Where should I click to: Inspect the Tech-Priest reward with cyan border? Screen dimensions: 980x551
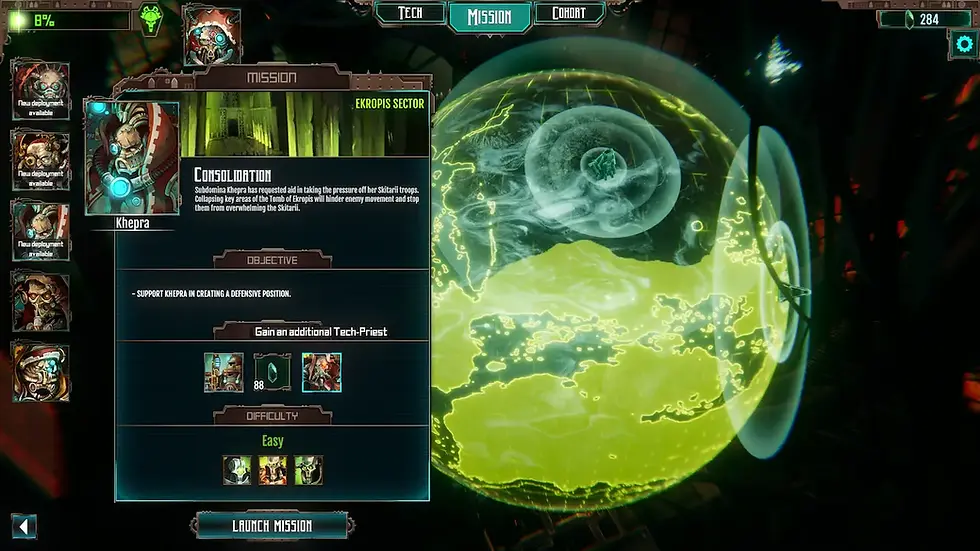coord(321,372)
